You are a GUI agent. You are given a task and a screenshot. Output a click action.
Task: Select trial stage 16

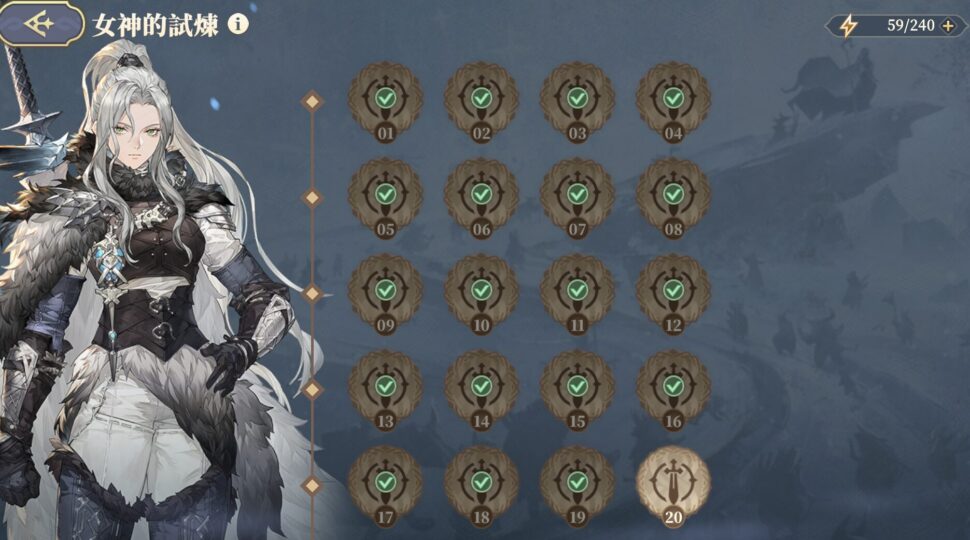(x=673, y=387)
